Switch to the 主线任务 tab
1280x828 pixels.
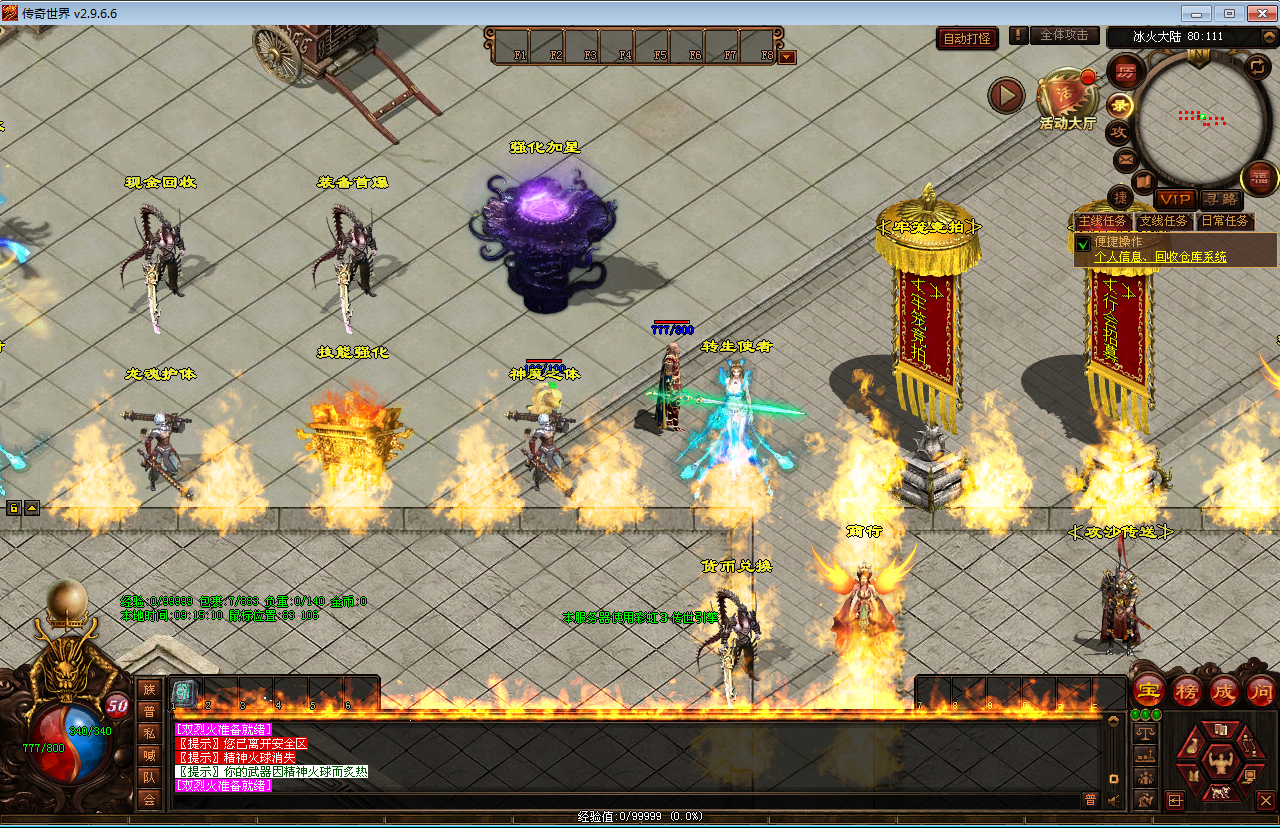coord(1101,221)
